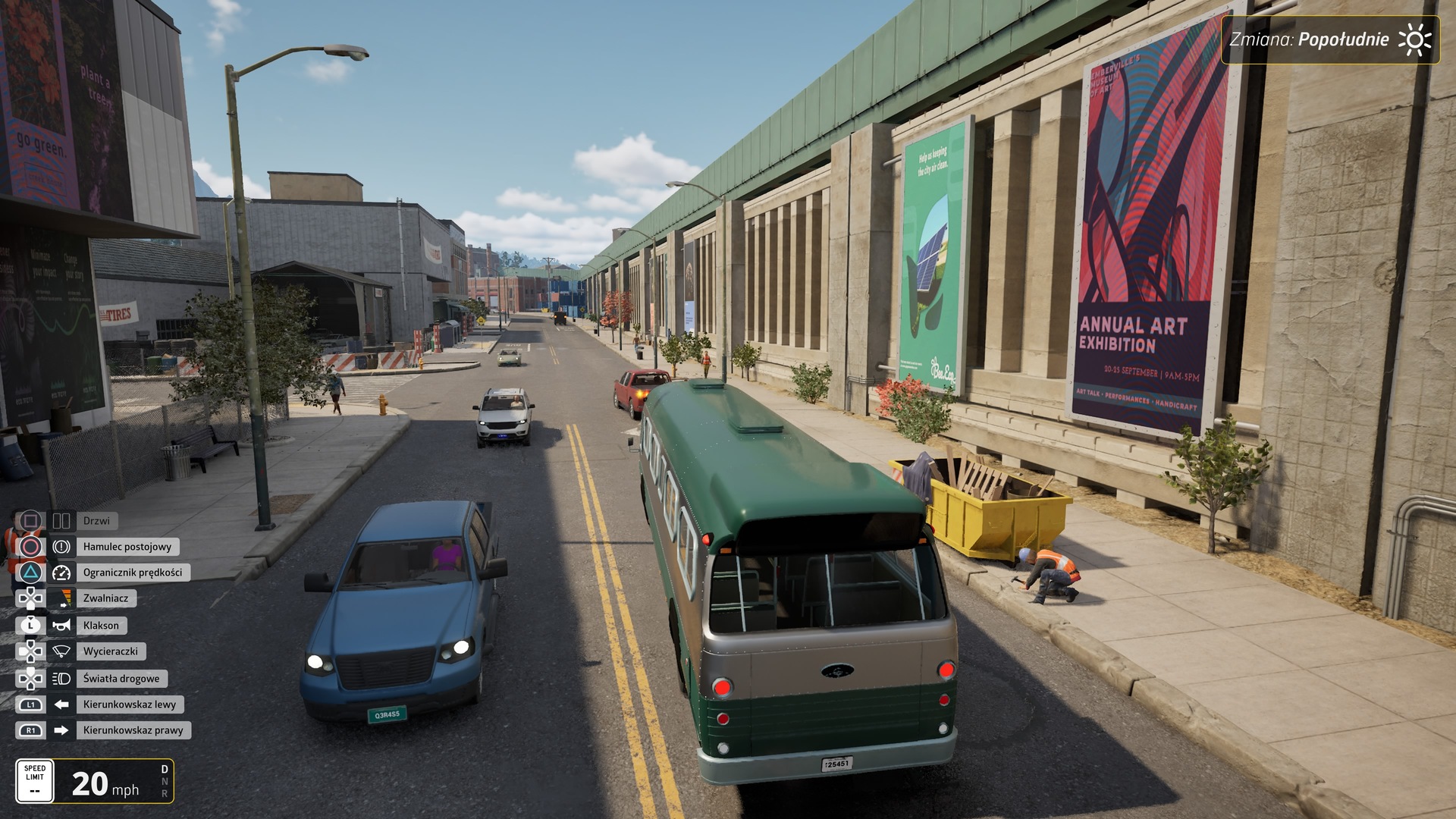The height and width of the screenshot is (819, 1456).
Task: Click the Wycieraczki label
Action: pyautogui.click(x=112, y=651)
